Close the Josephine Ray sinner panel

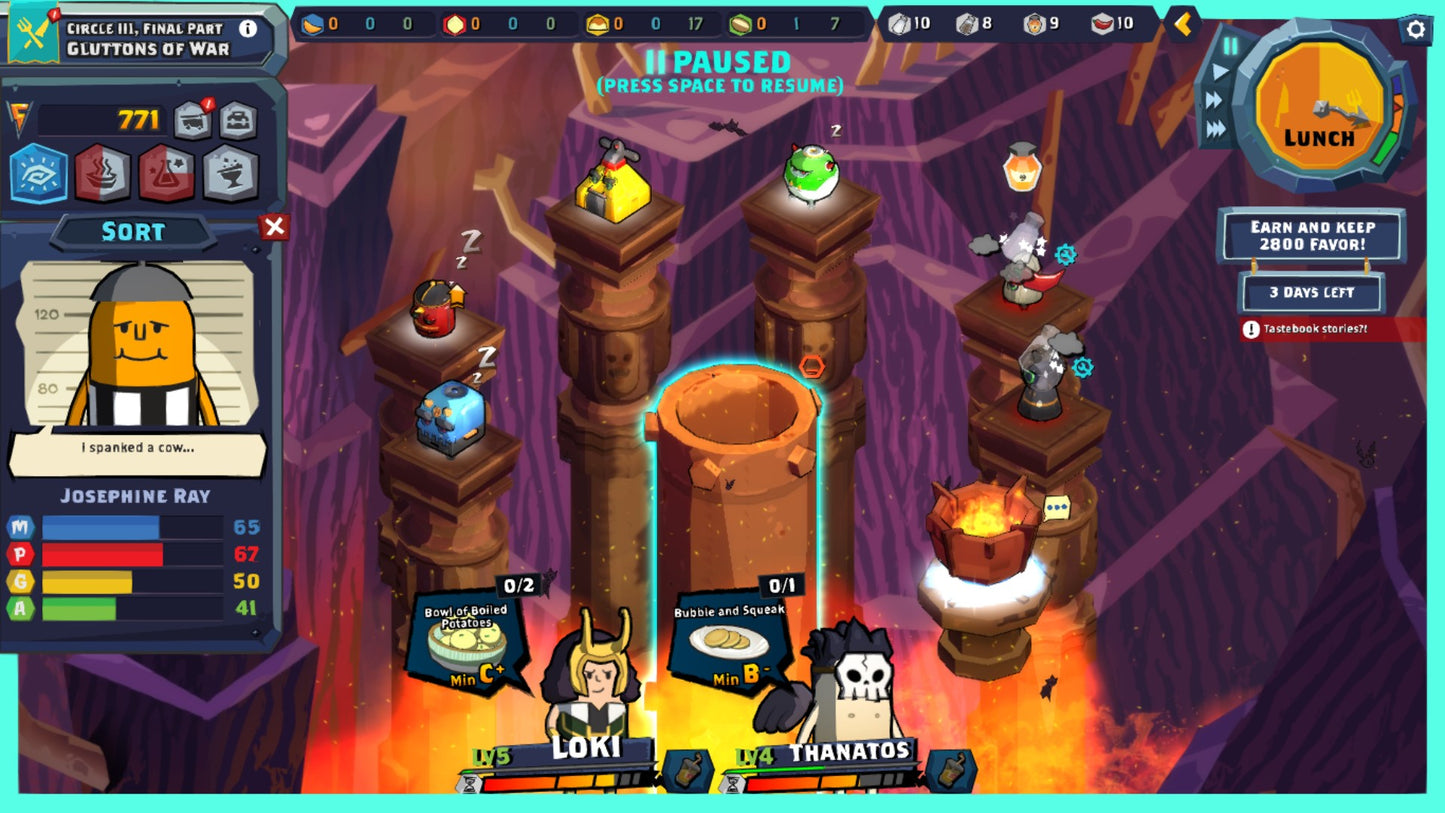[274, 227]
